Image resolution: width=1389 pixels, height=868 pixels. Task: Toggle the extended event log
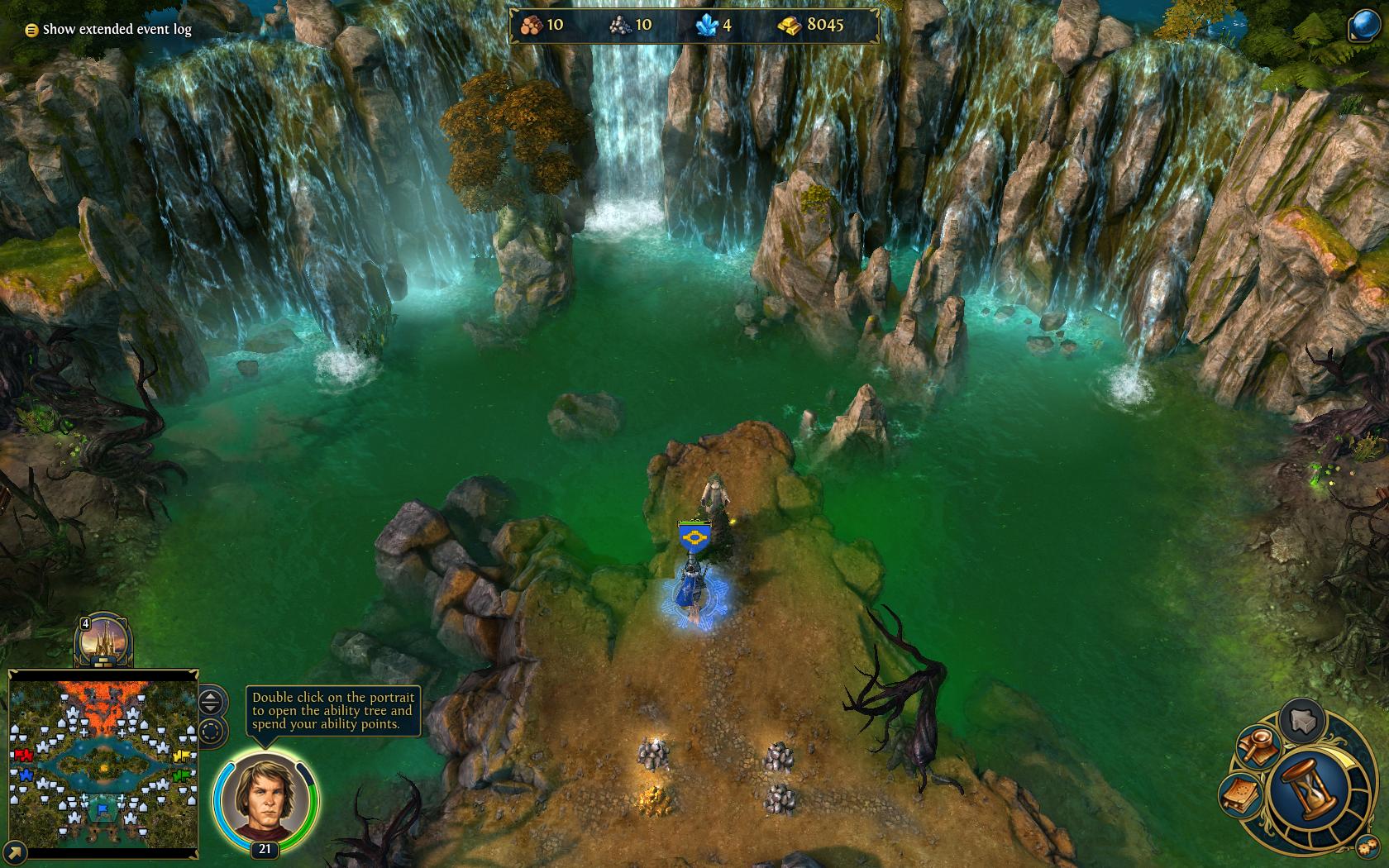31,29
